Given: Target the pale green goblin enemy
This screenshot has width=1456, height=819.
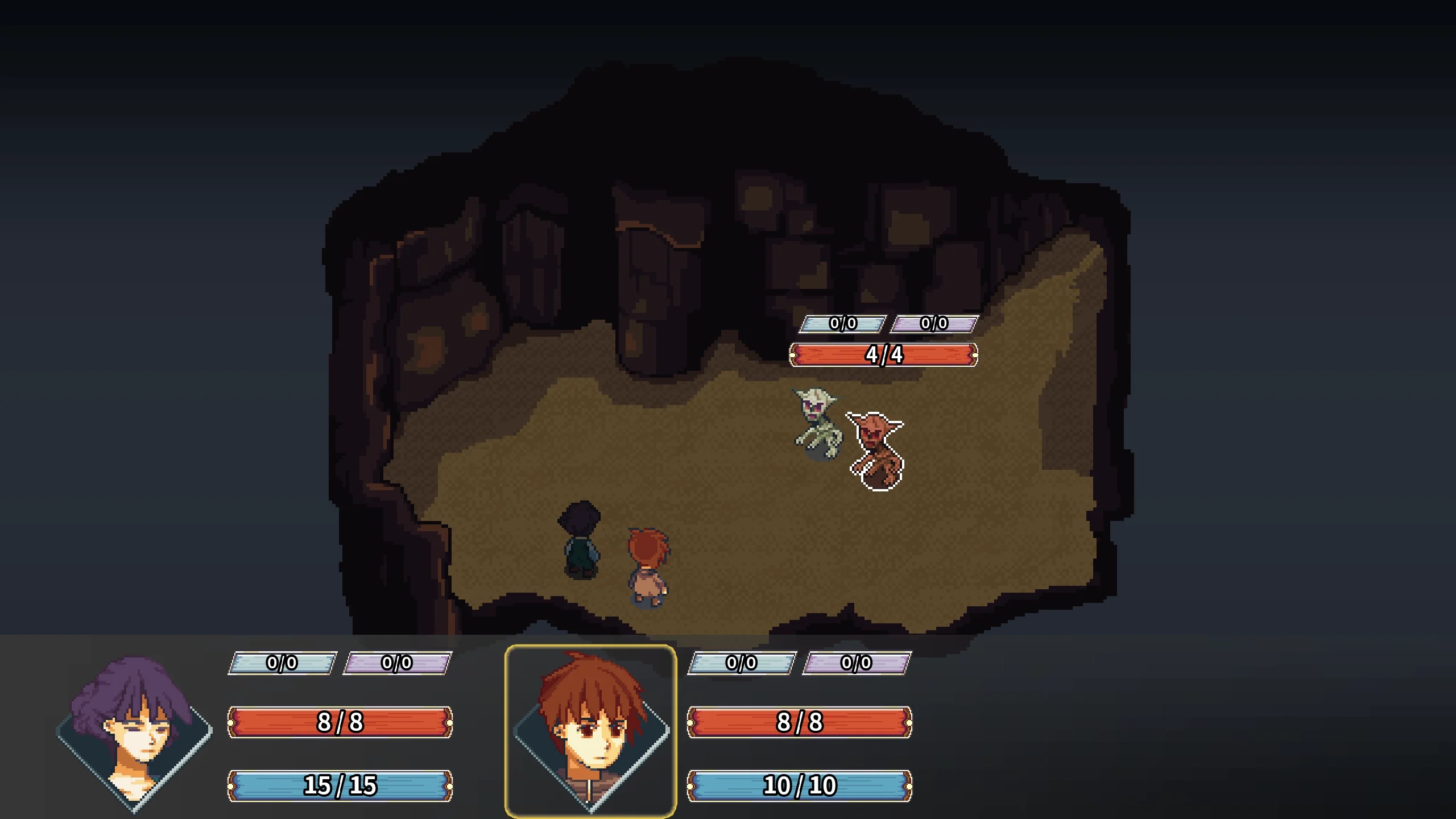Looking at the screenshot, I should [x=817, y=423].
